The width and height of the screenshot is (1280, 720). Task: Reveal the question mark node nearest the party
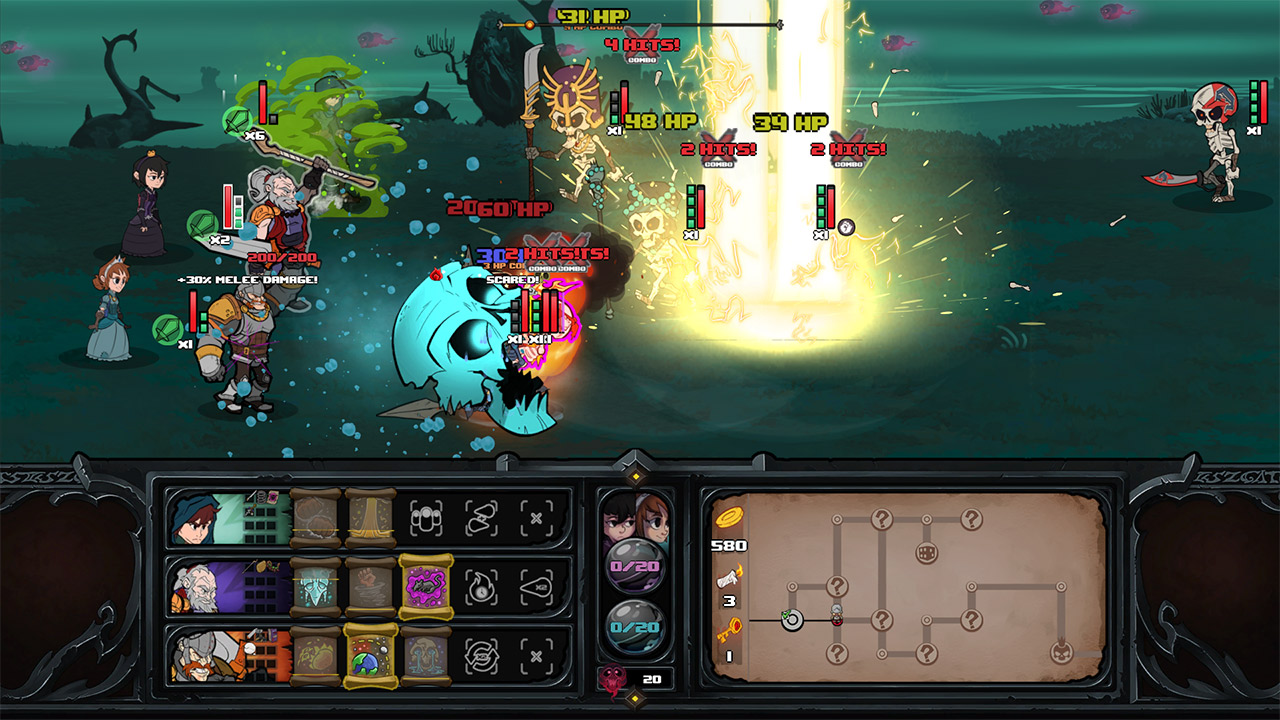837,586
